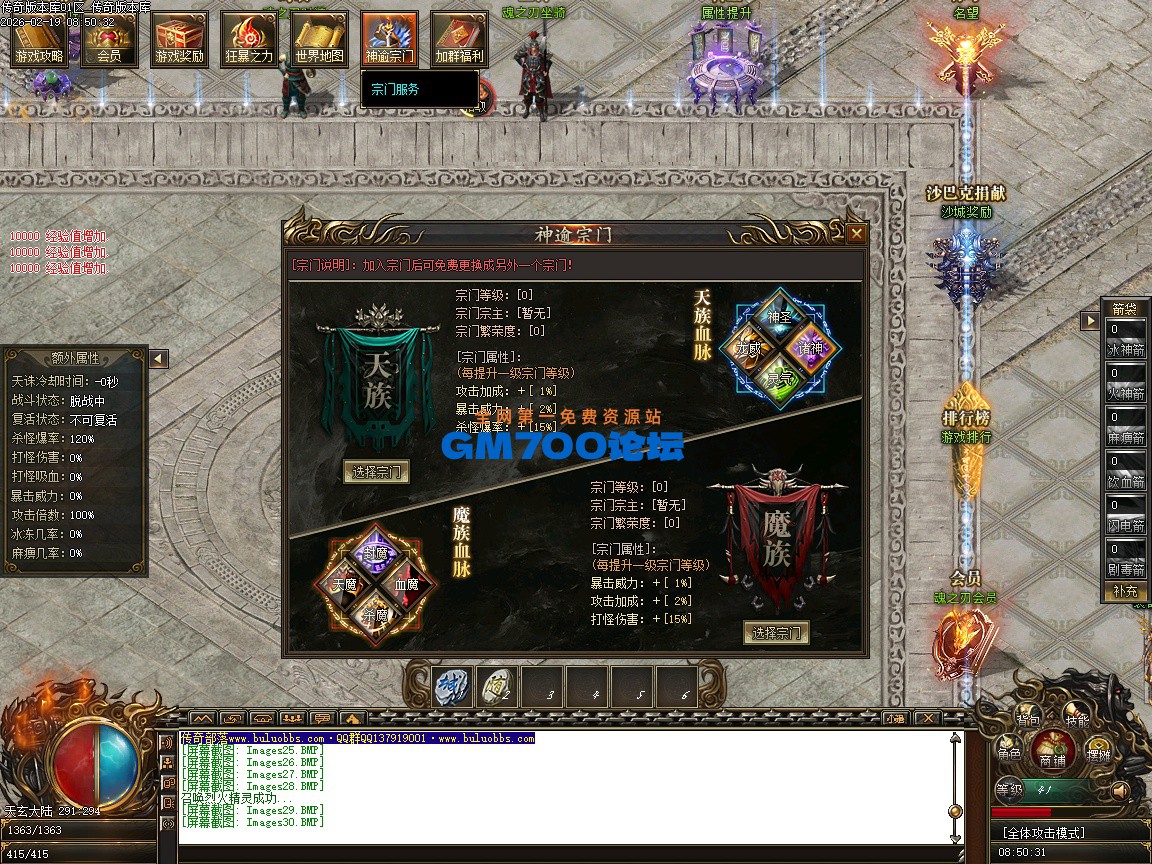This screenshot has width=1152, height=864.
Task: Click the 宗门服务 dropdown entry
Action: point(396,89)
